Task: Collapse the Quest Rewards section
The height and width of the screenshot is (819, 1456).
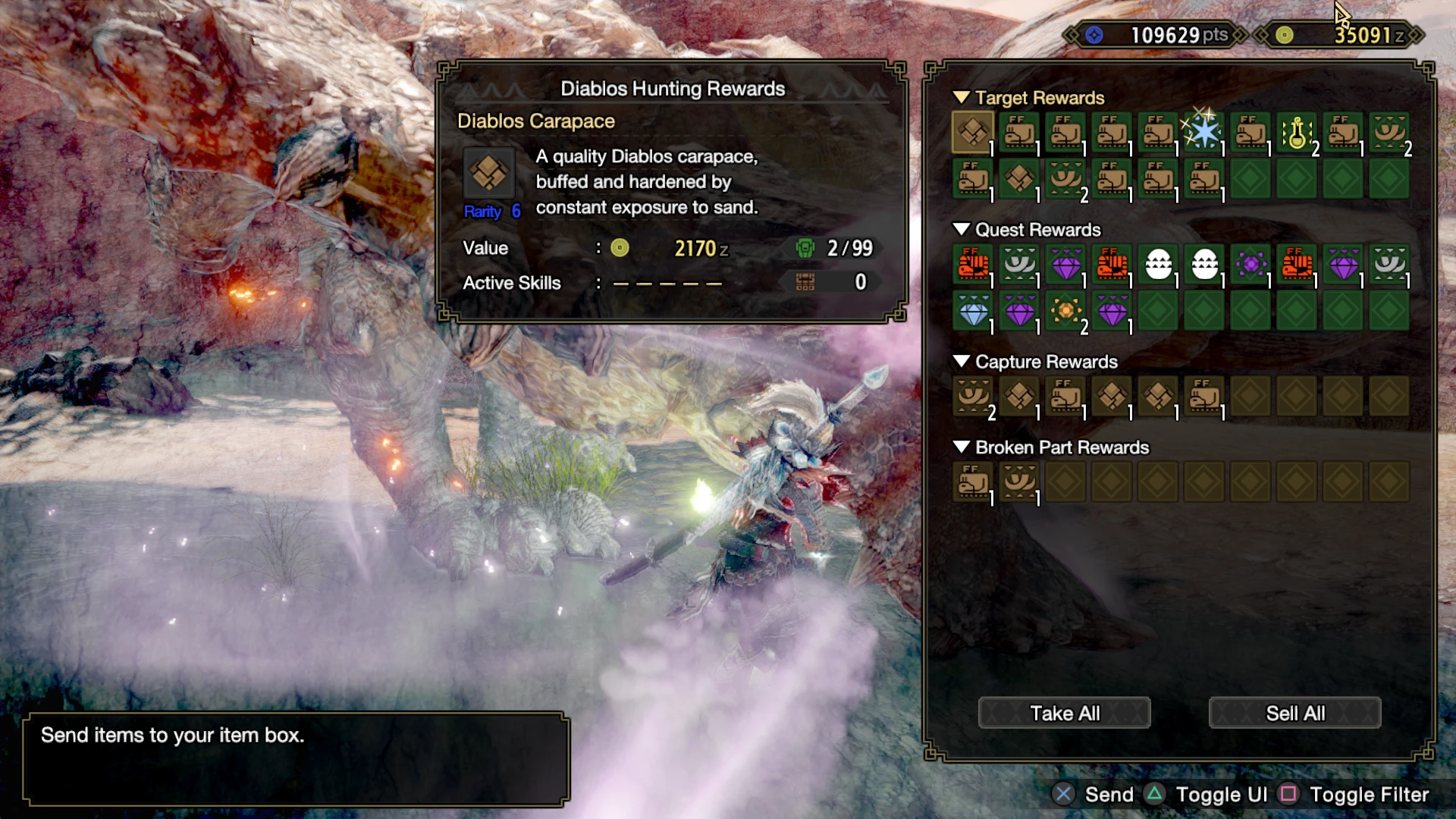Action: click(962, 230)
